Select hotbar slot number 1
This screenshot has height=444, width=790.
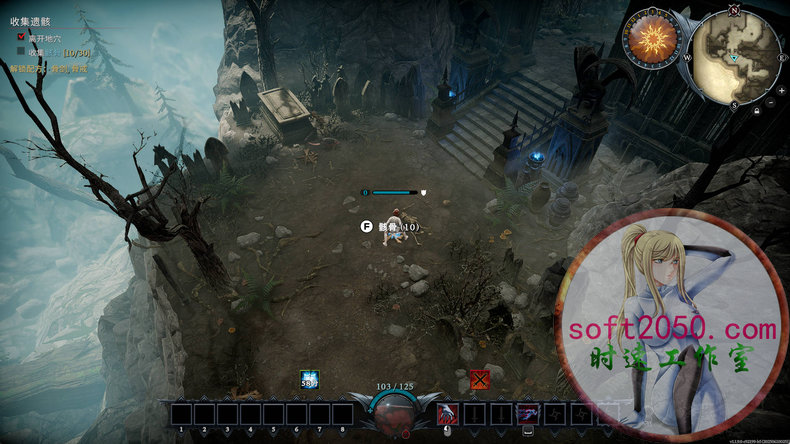[x=181, y=413]
